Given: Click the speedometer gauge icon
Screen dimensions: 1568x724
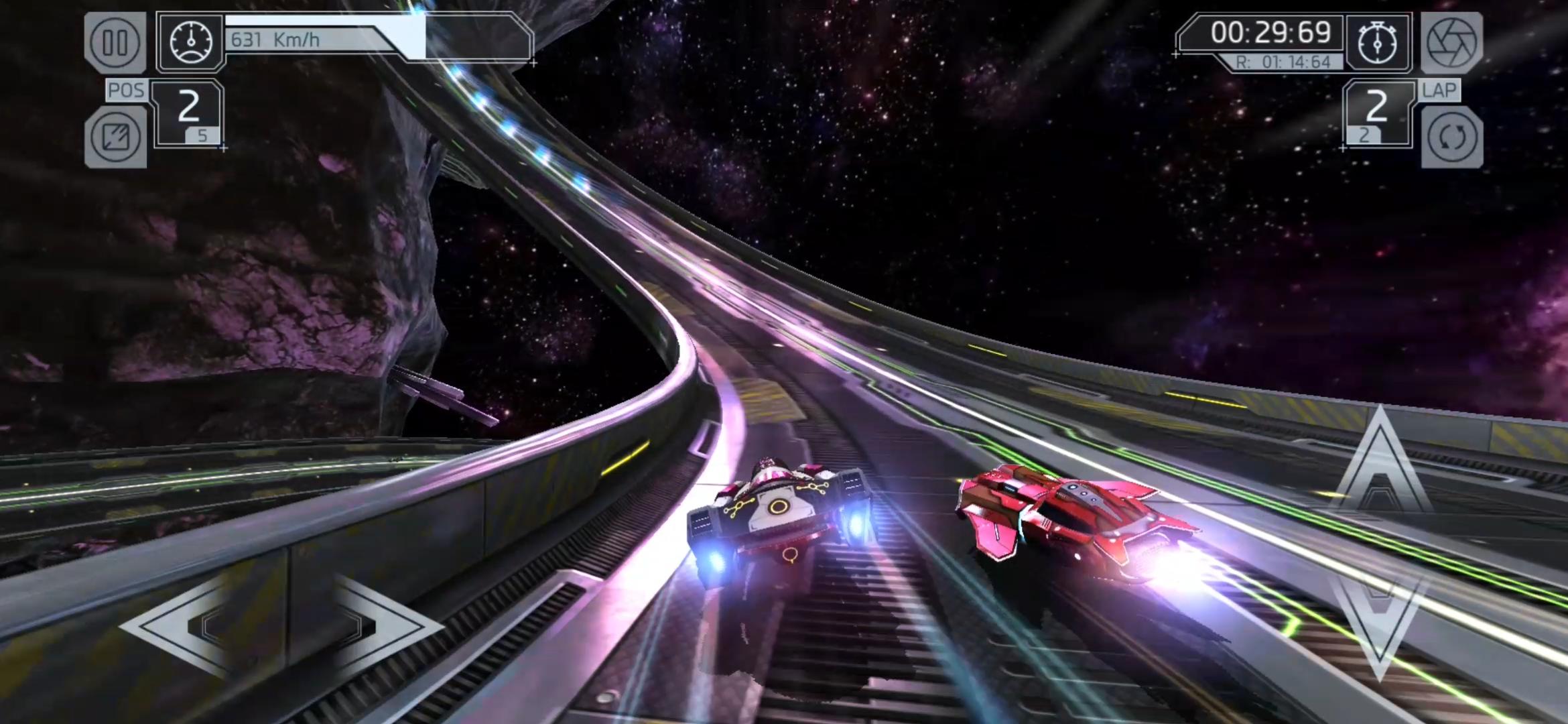Looking at the screenshot, I should [193, 42].
